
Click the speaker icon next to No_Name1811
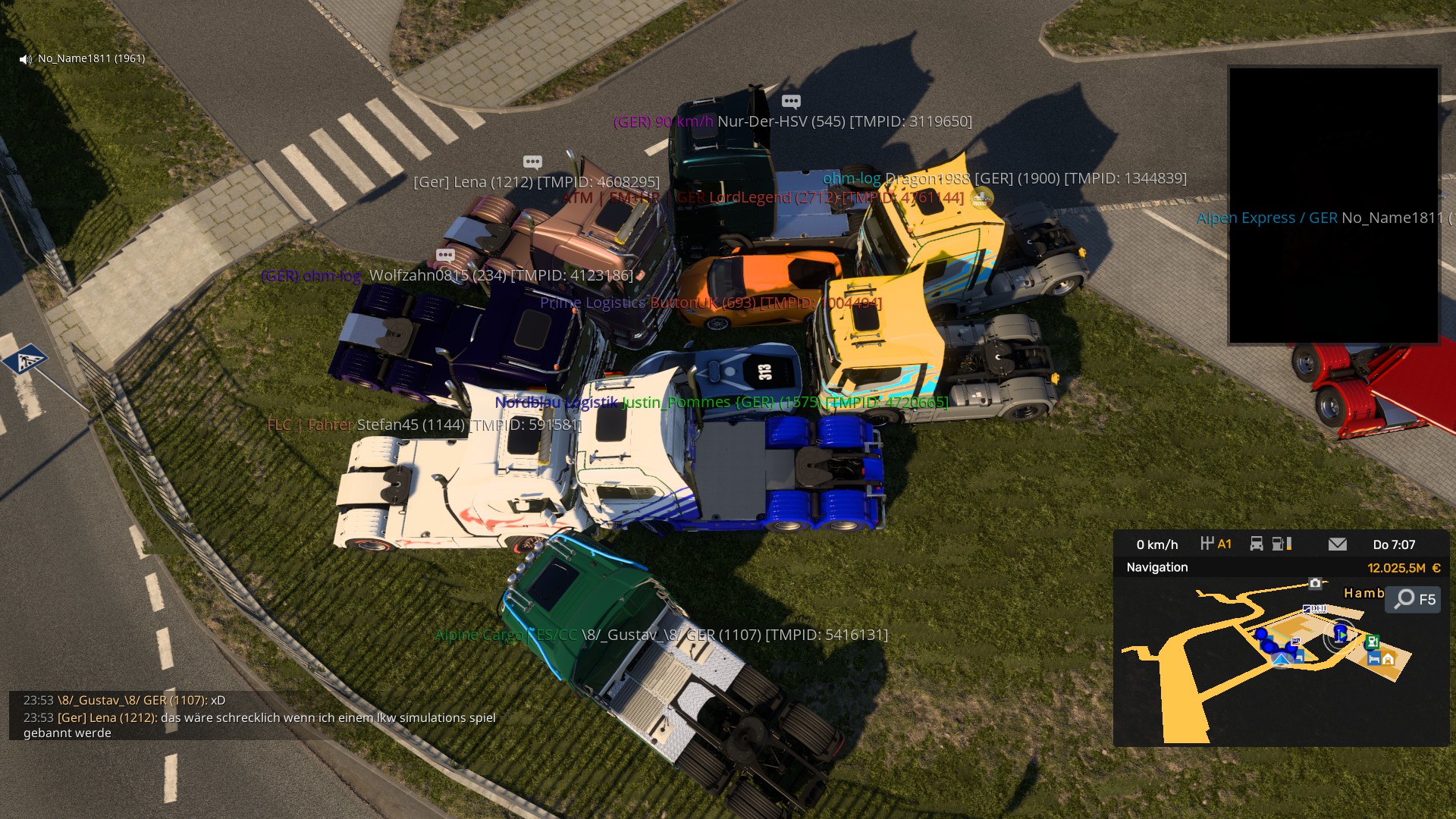coord(26,59)
